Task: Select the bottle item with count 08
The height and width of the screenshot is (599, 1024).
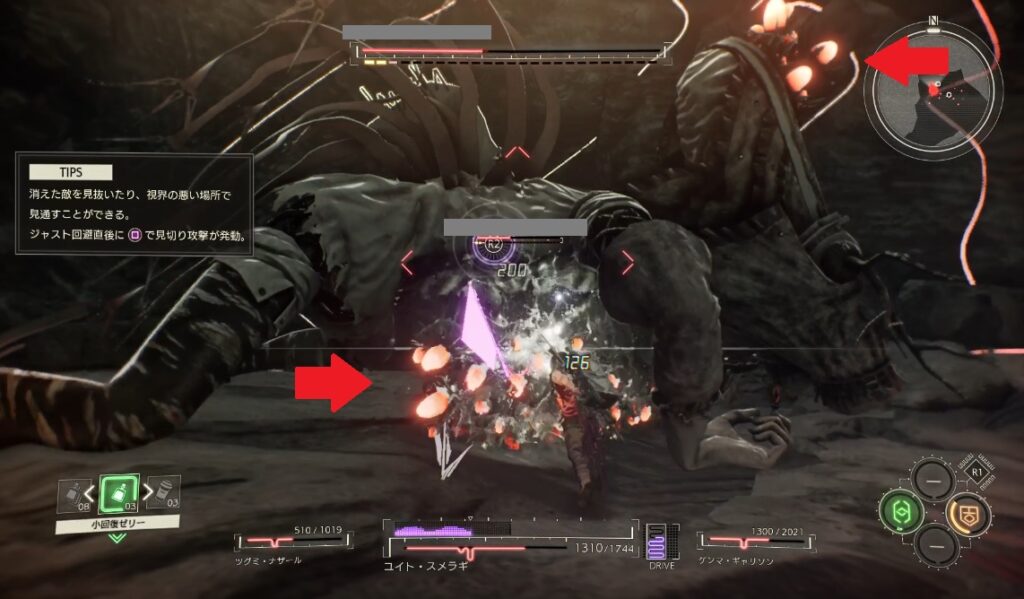Action: click(74, 493)
